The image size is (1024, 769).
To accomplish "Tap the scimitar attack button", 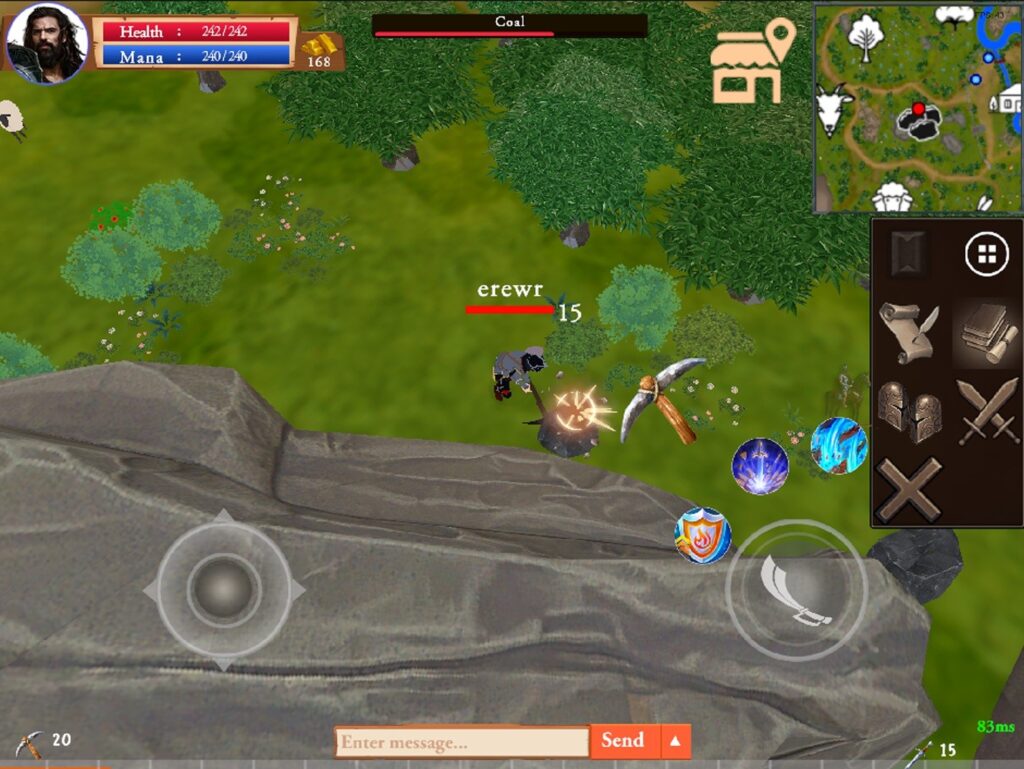I will coord(796,590).
